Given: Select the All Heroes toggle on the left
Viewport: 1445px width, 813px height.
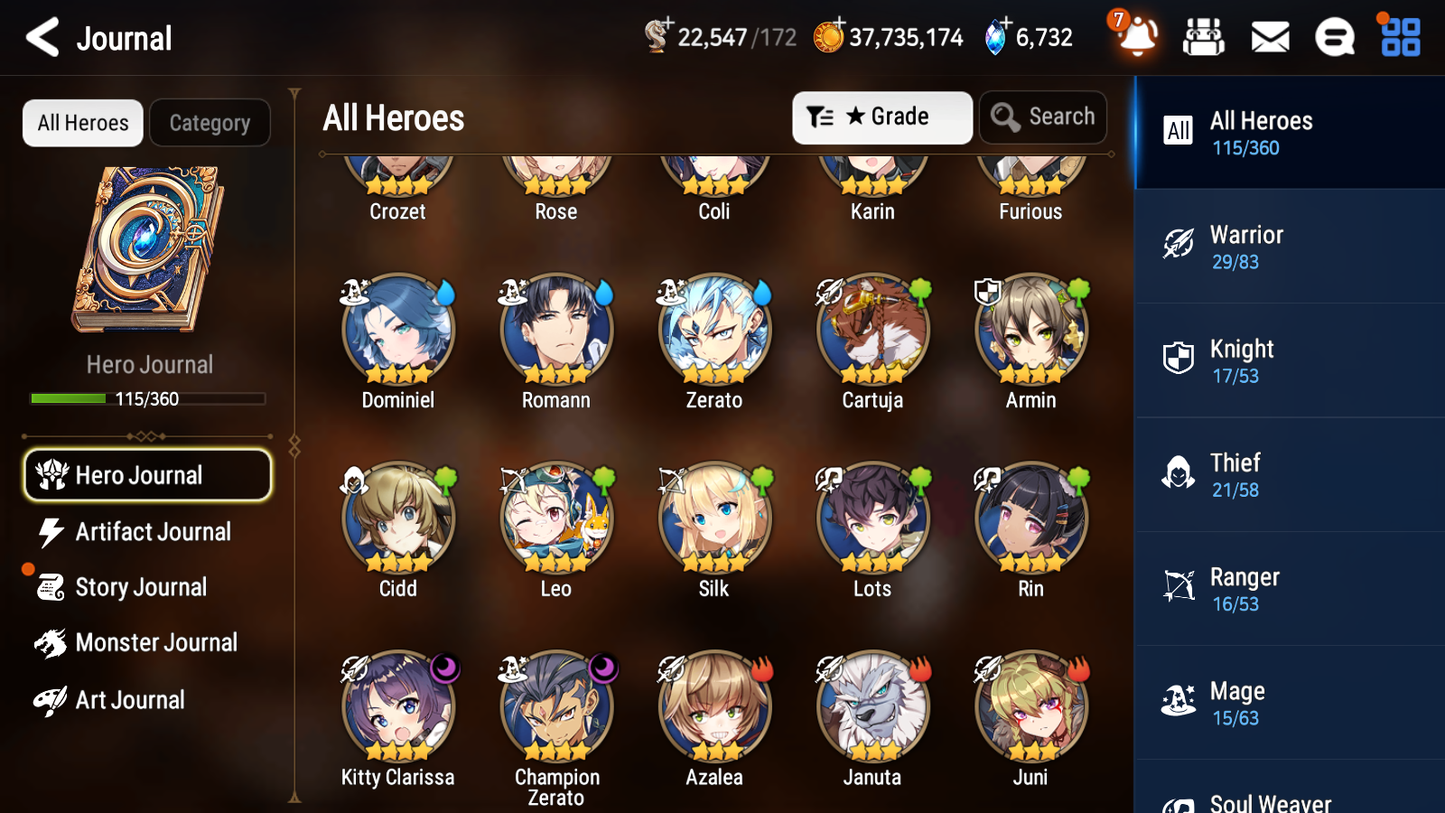Looking at the screenshot, I should (x=82, y=122).
